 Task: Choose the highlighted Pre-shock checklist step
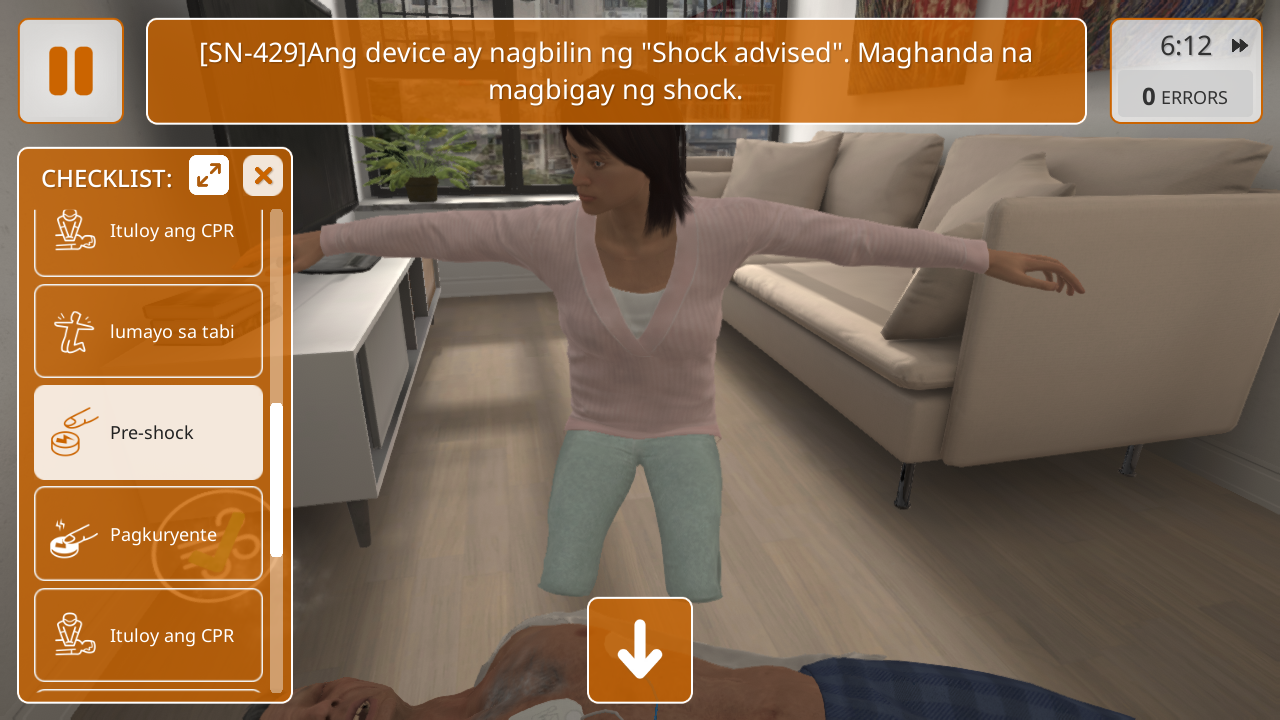click(149, 433)
